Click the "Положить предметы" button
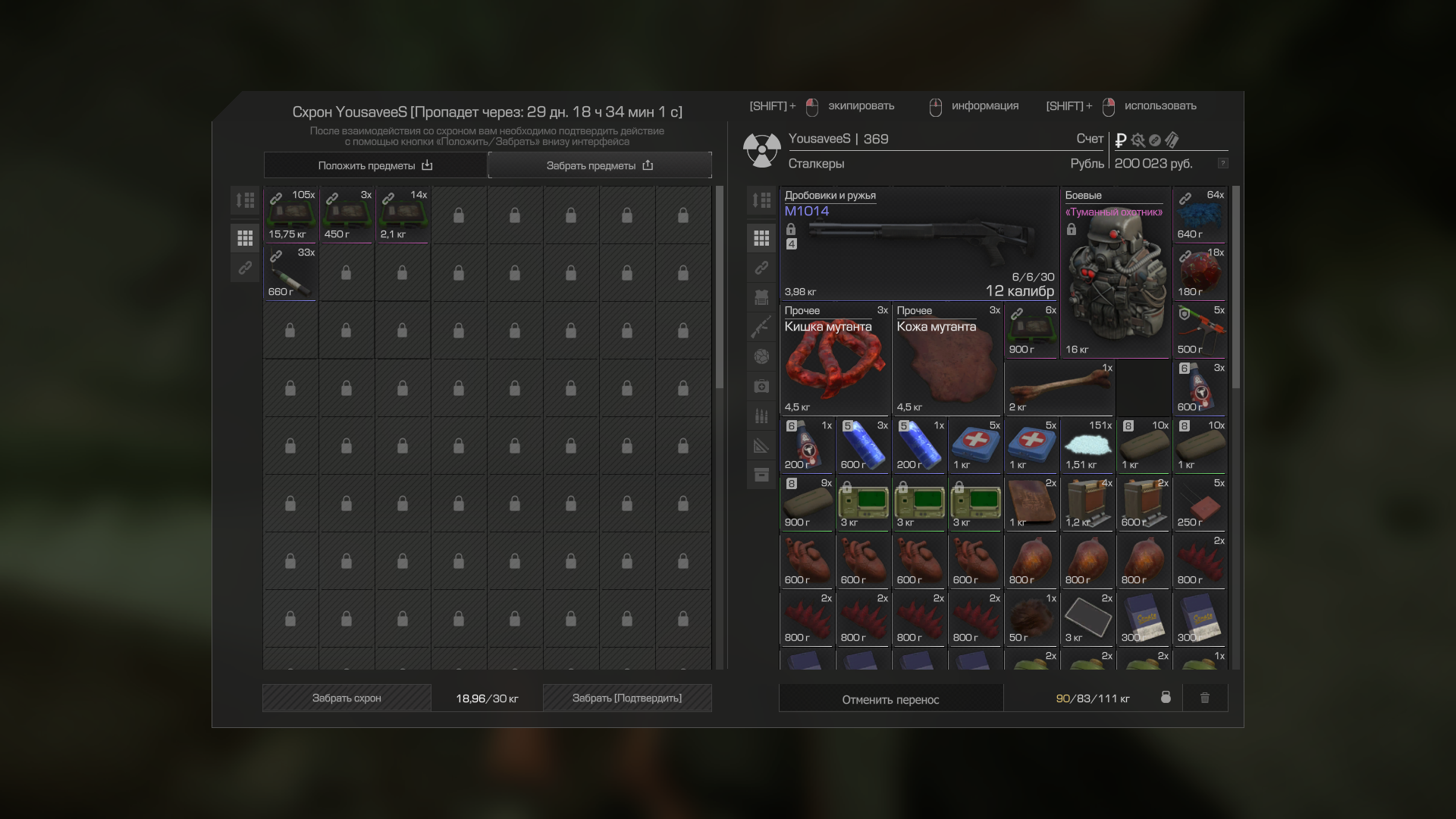This screenshot has height=819, width=1456. click(x=375, y=165)
